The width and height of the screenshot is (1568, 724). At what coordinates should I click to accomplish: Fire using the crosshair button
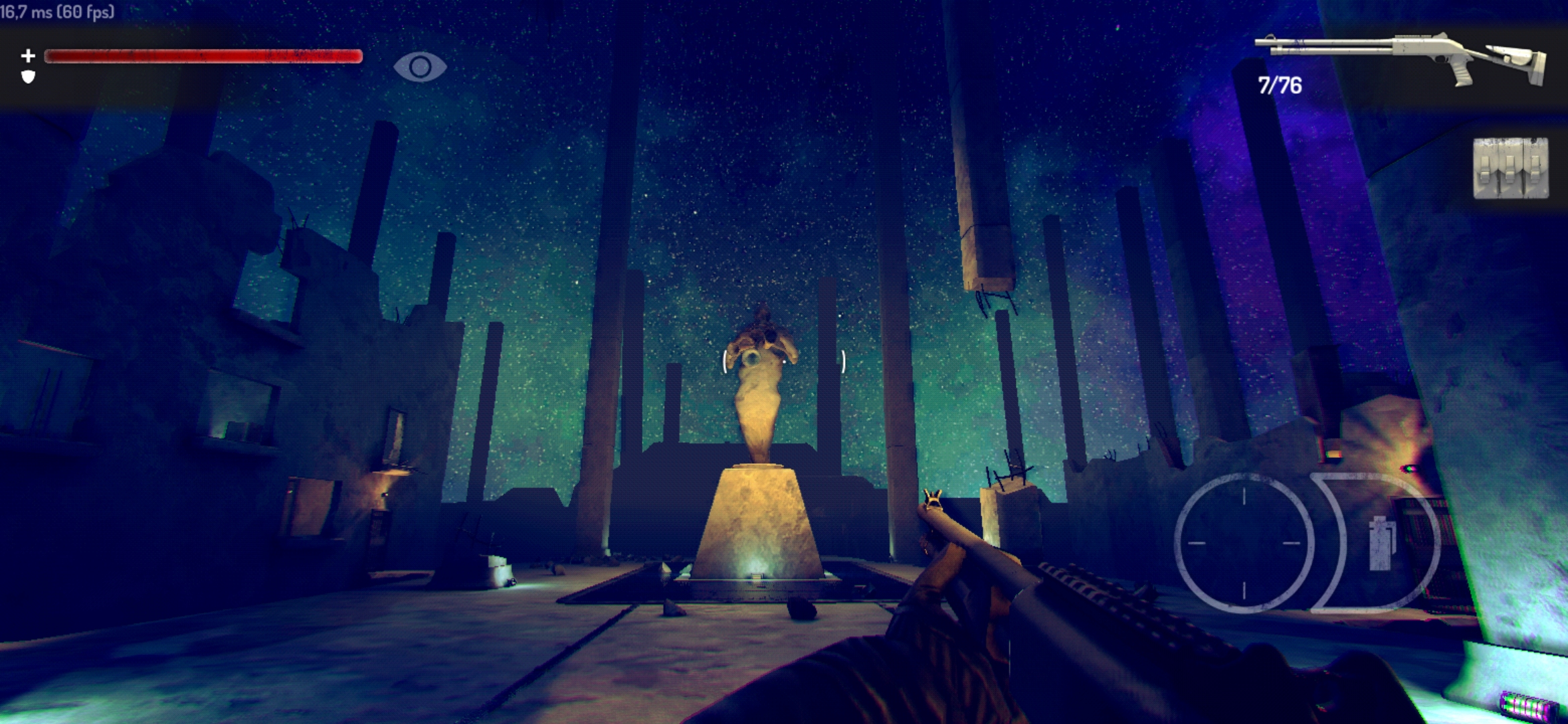(1244, 543)
